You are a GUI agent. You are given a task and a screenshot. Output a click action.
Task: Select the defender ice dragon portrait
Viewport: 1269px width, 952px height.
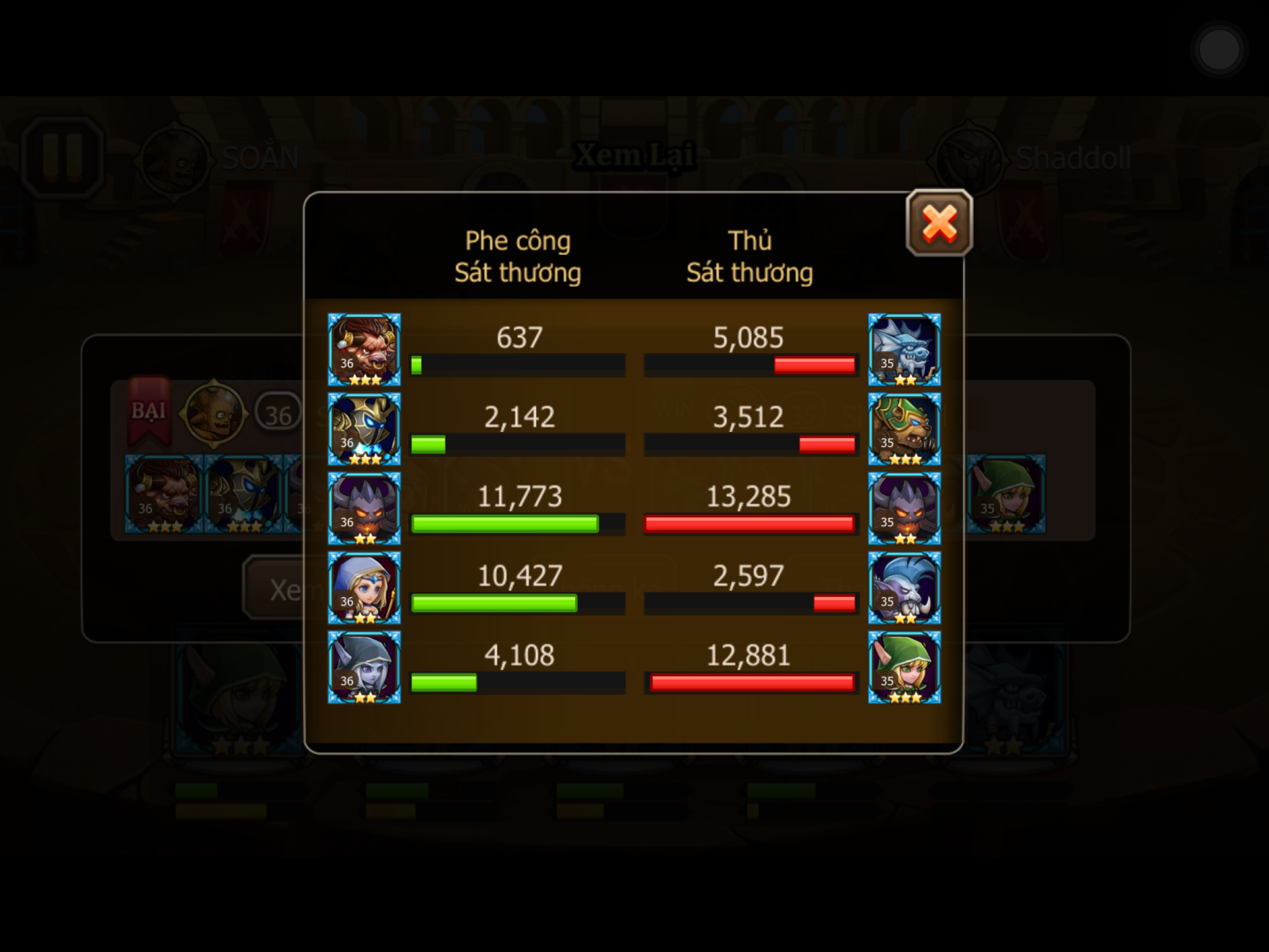click(904, 350)
